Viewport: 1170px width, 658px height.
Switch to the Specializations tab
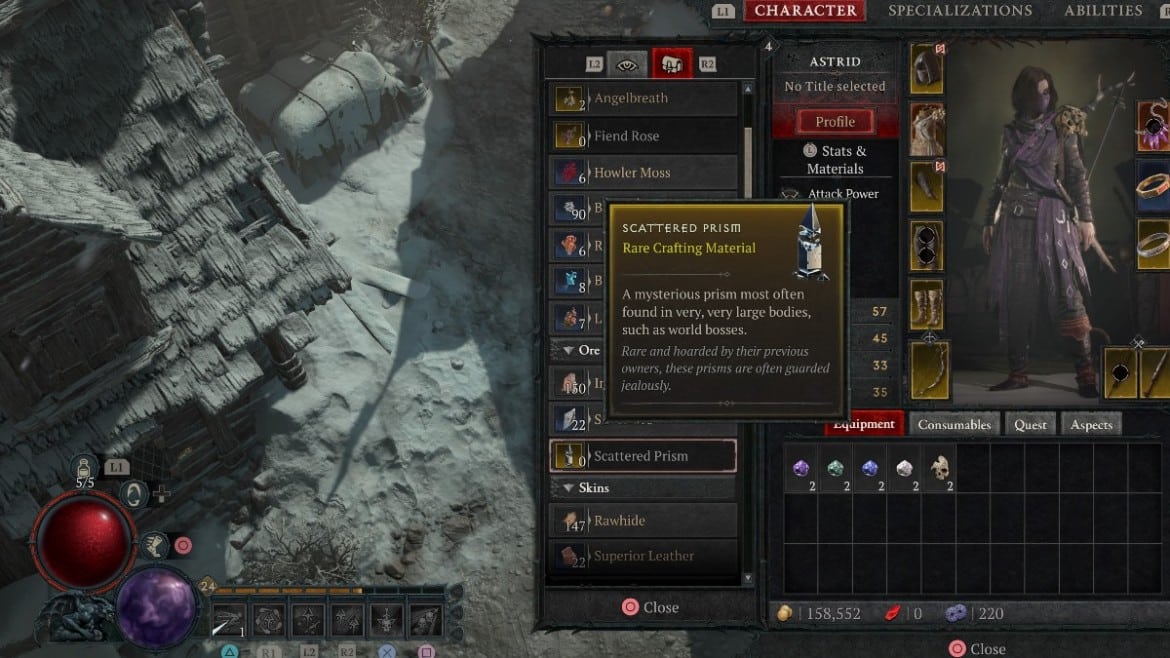[x=960, y=11]
